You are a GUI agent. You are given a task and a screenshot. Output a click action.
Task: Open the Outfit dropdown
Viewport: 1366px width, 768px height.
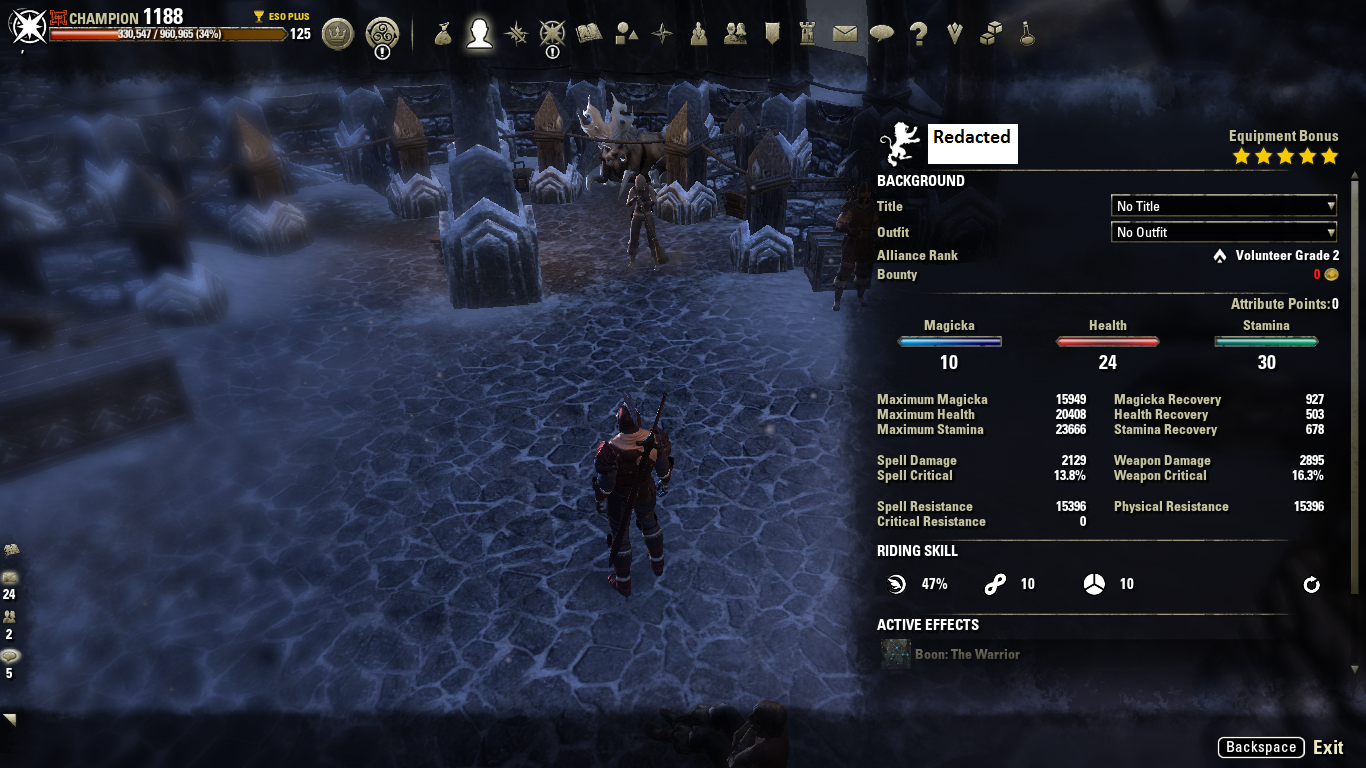pos(1224,232)
